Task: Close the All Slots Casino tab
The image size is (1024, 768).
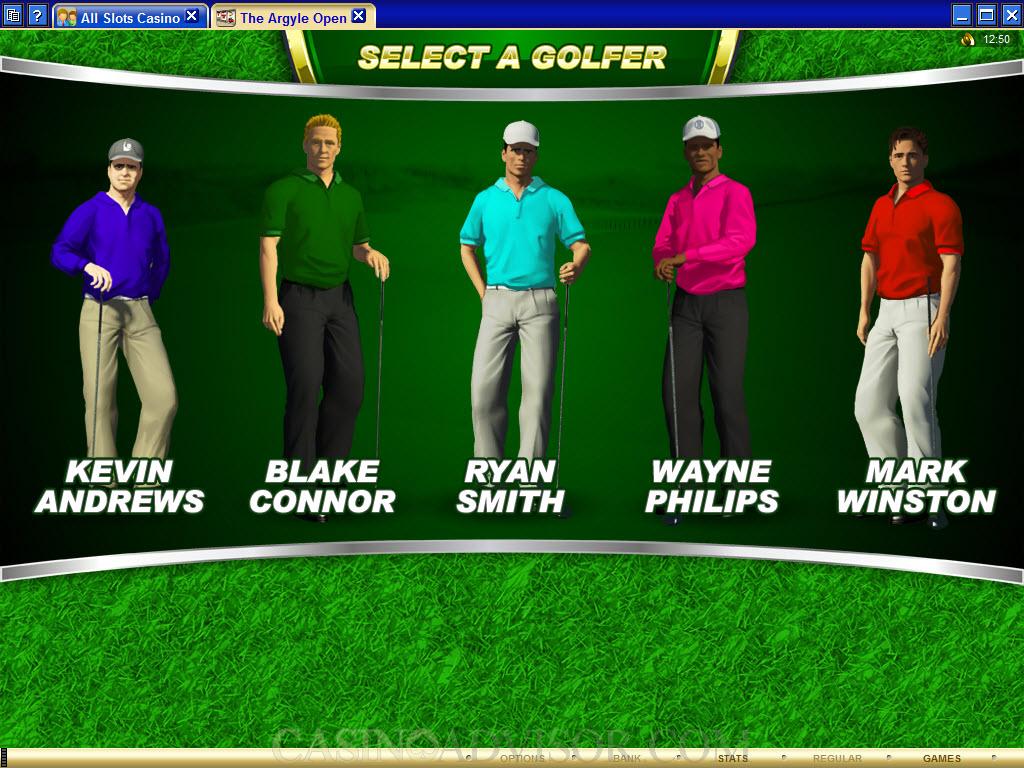Action: click(x=192, y=16)
